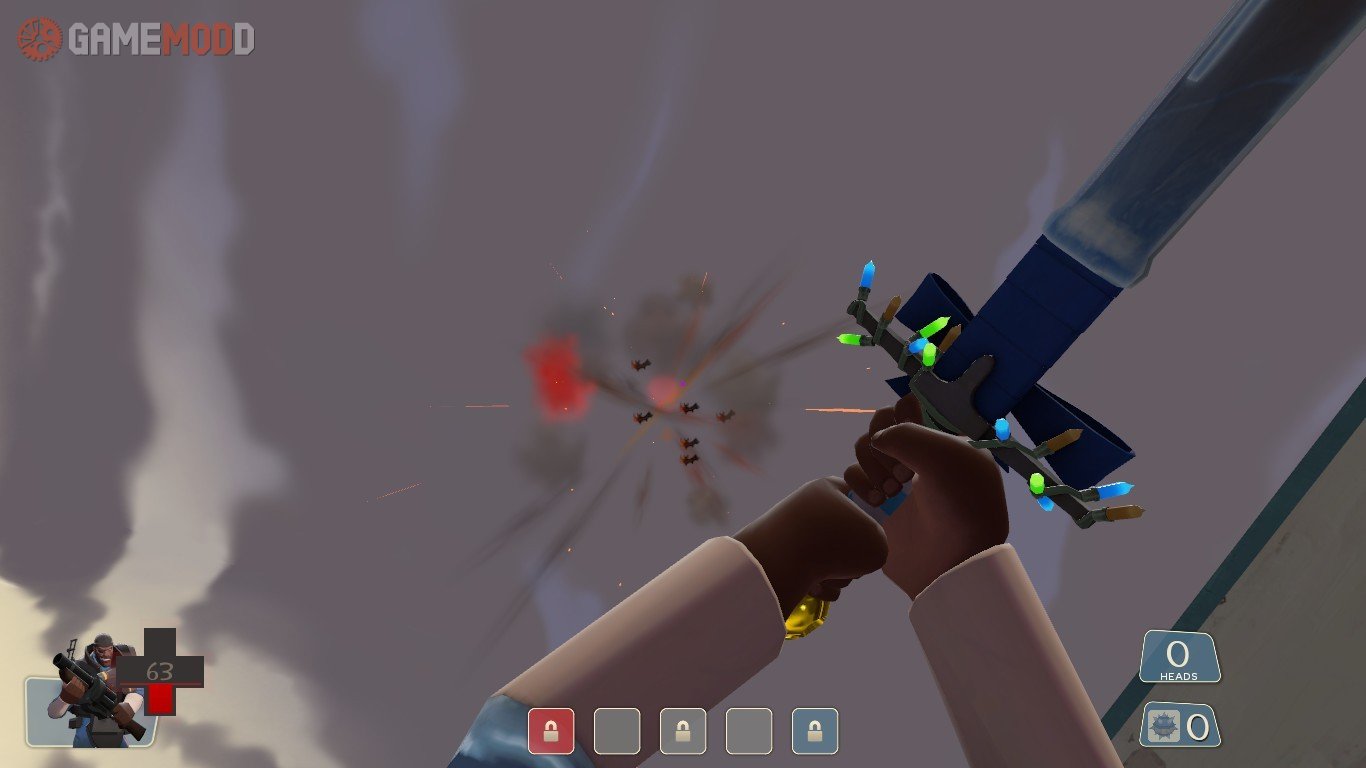
Task: Open the GameModd watermark logo
Action: (136, 39)
